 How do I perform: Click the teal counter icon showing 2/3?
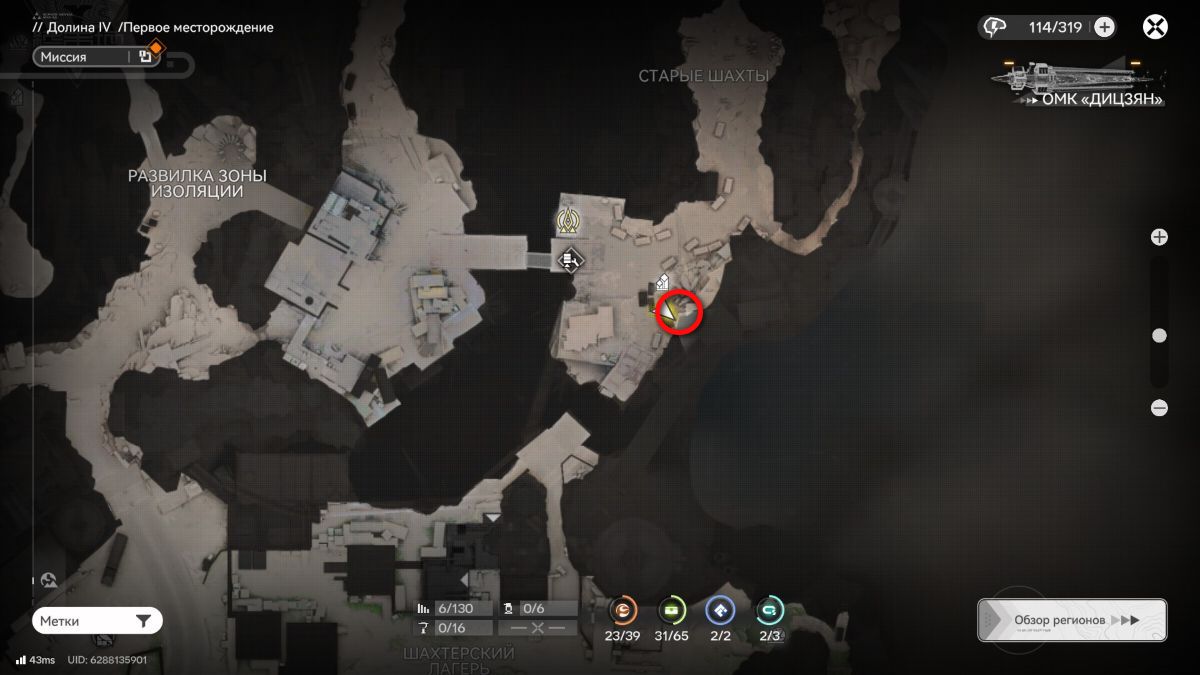[x=769, y=610]
